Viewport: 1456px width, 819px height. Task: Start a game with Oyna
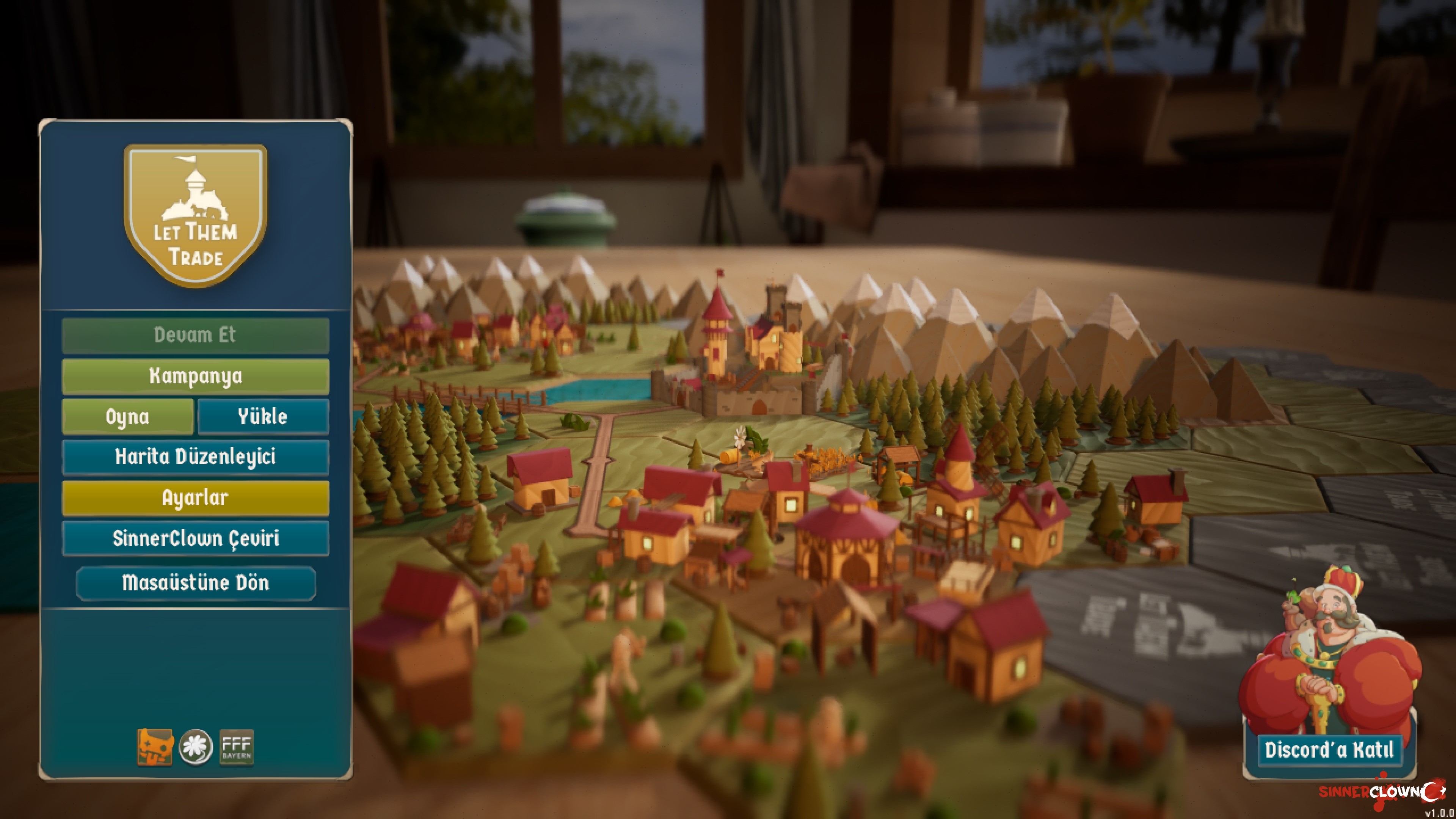[x=128, y=417]
